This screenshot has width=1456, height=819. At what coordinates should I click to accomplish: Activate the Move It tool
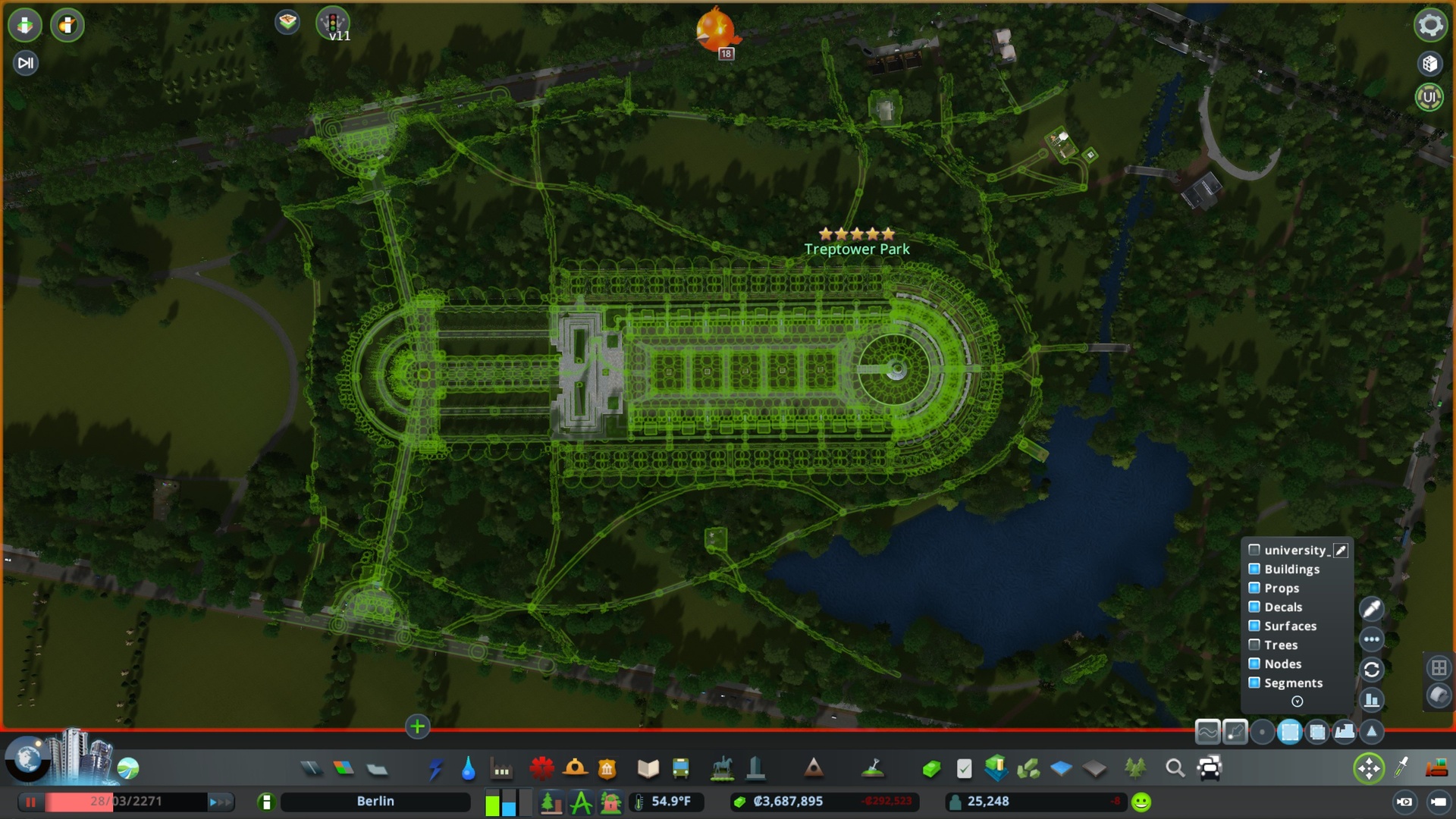[x=1369, y=768]
